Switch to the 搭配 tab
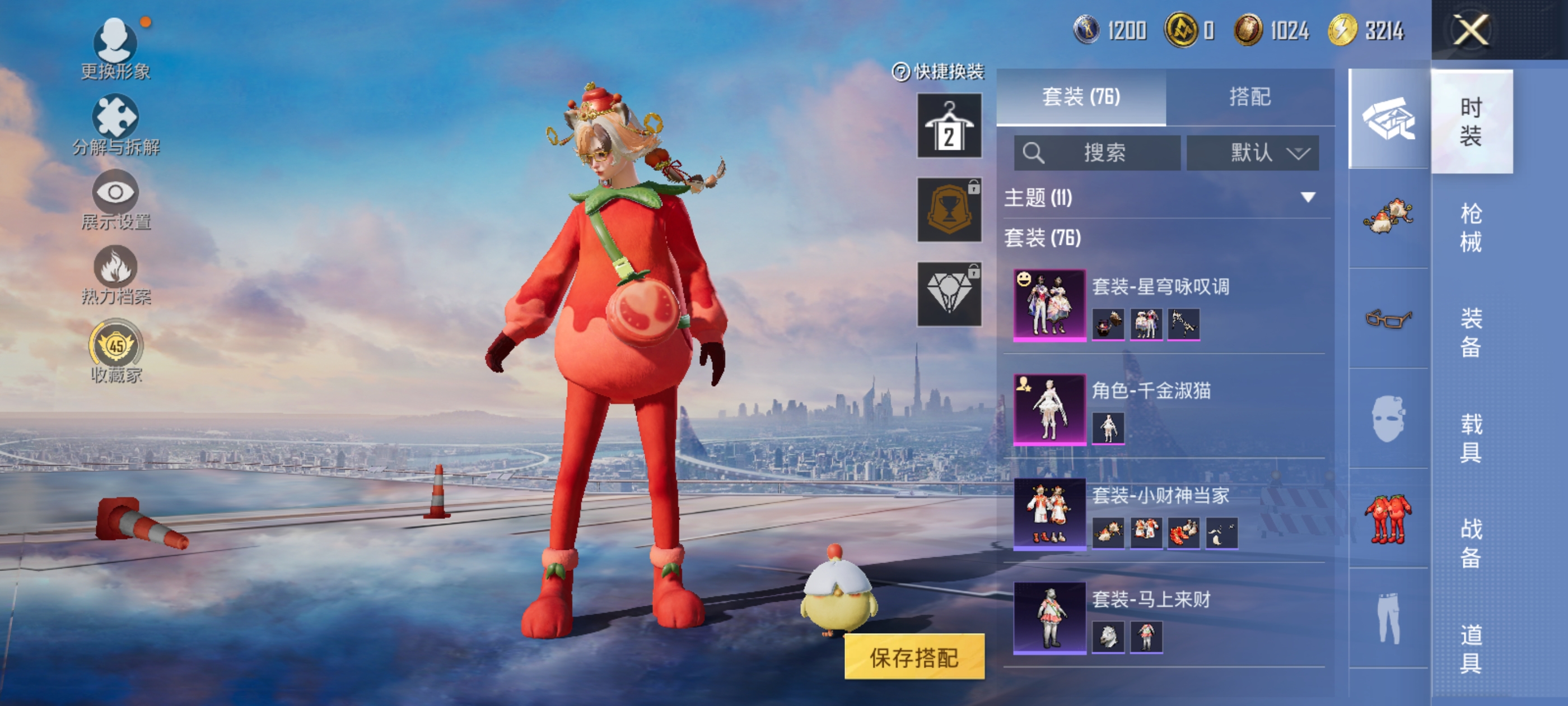 click(1250, 97)
